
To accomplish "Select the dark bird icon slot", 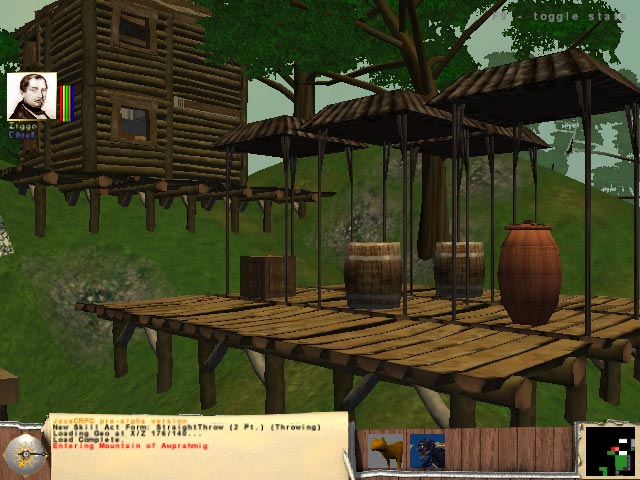I will 428,451.
